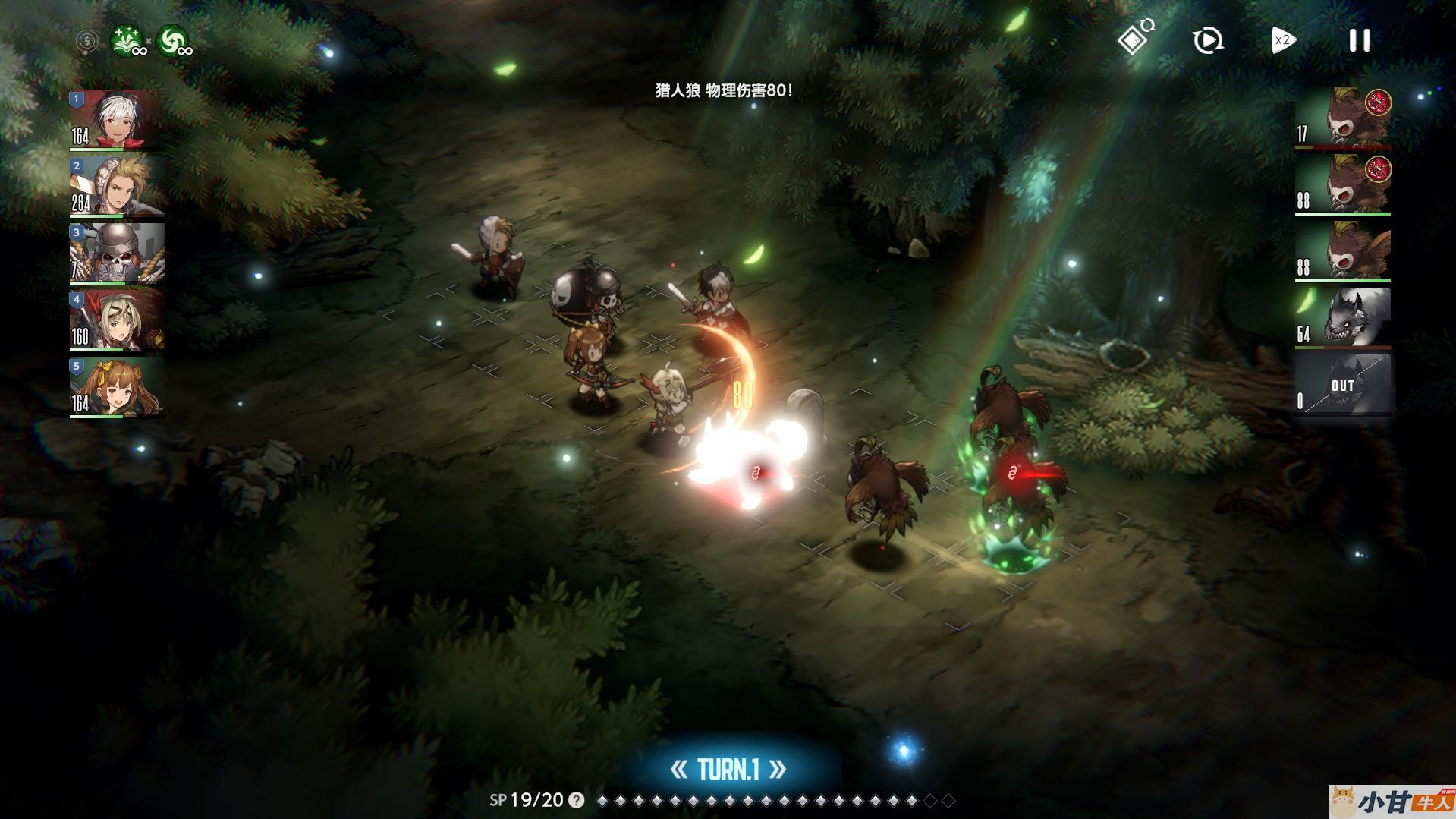
Task: Inspect the green swirl buff icon
Action: (173, 41)
